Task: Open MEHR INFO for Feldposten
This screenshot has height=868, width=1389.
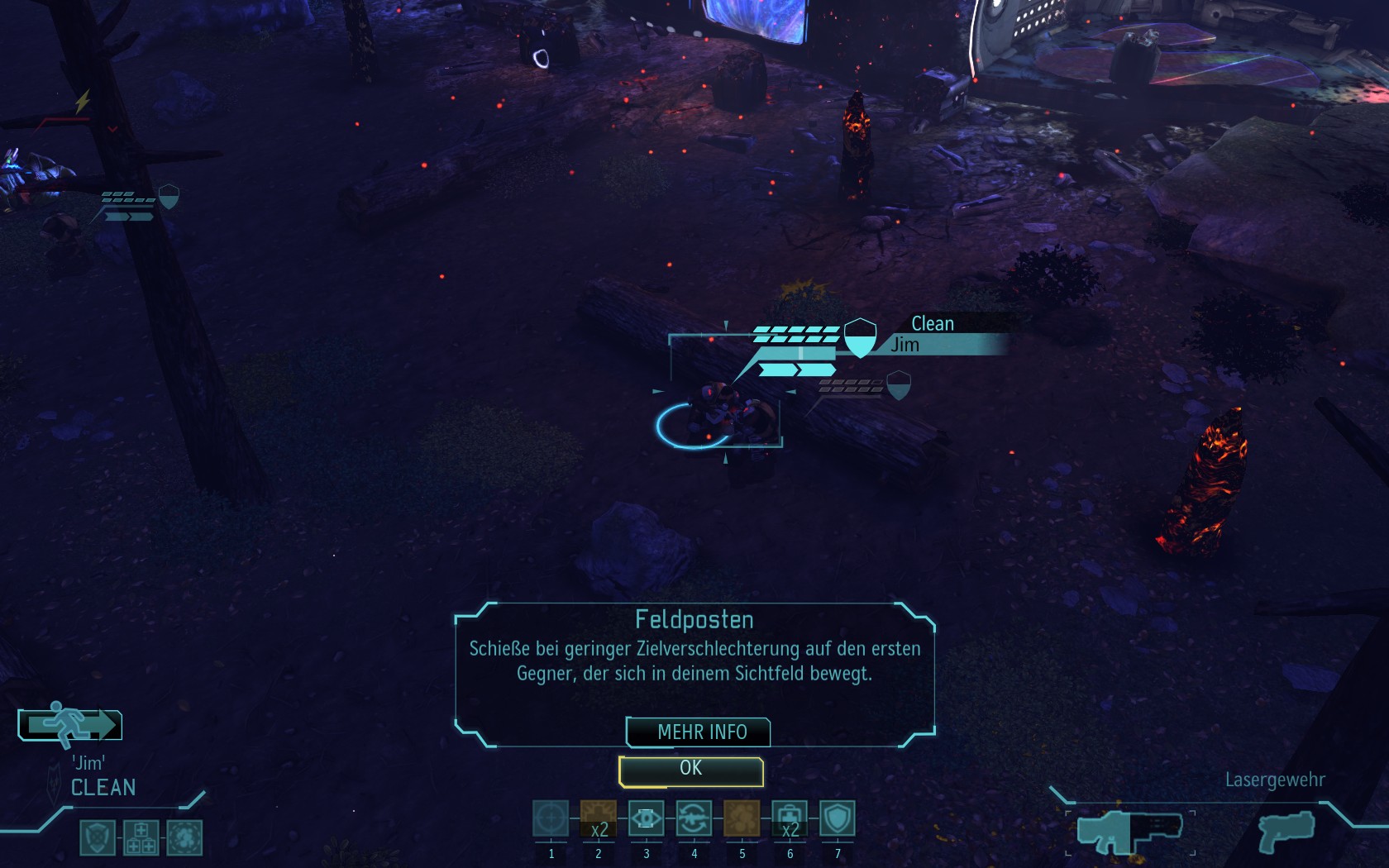Action: (x=699, y=732)
